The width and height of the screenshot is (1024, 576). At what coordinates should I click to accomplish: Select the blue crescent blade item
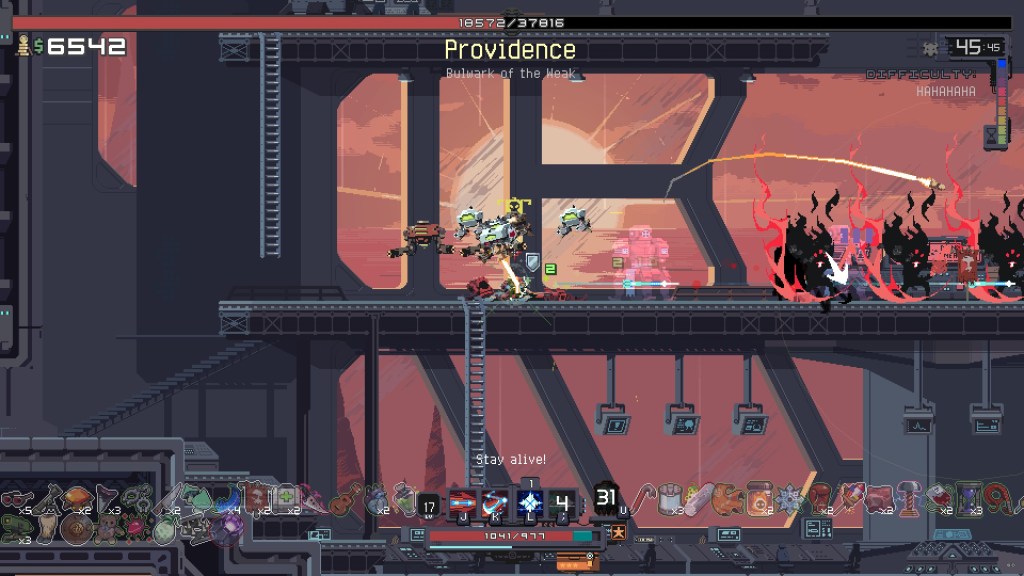[x=232, y=498]
